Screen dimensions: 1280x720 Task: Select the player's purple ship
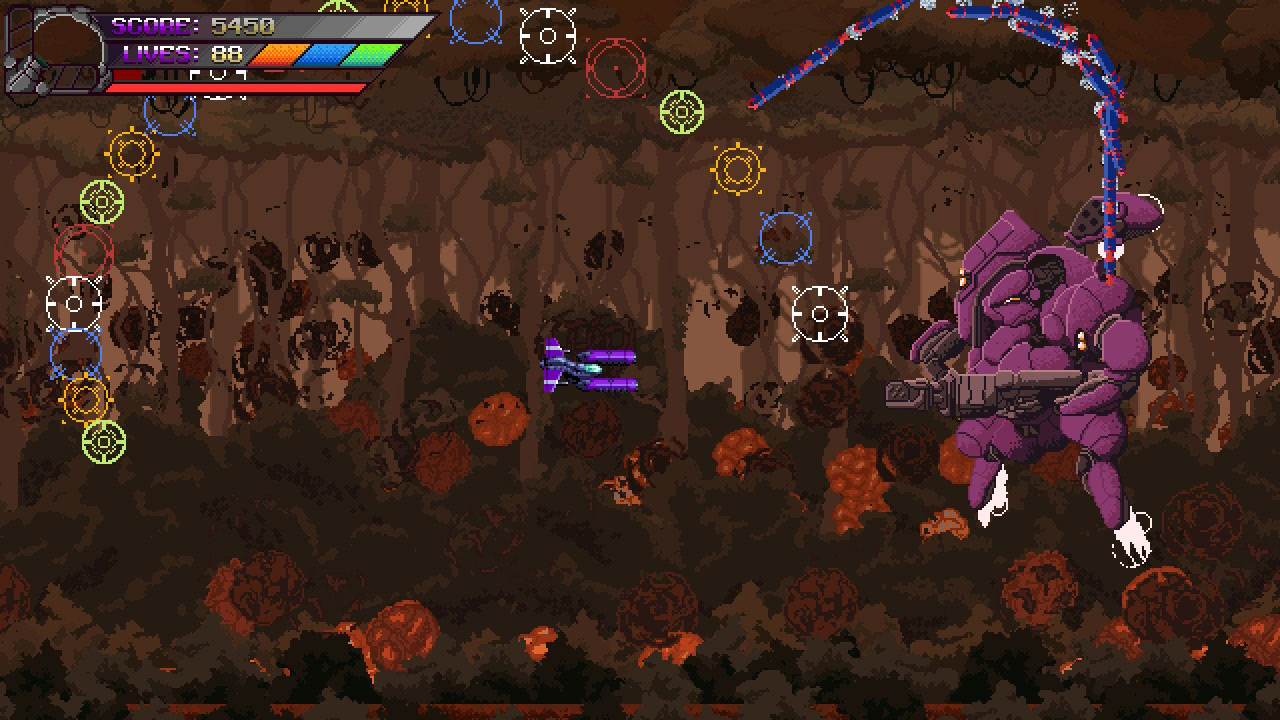(590, 370)
